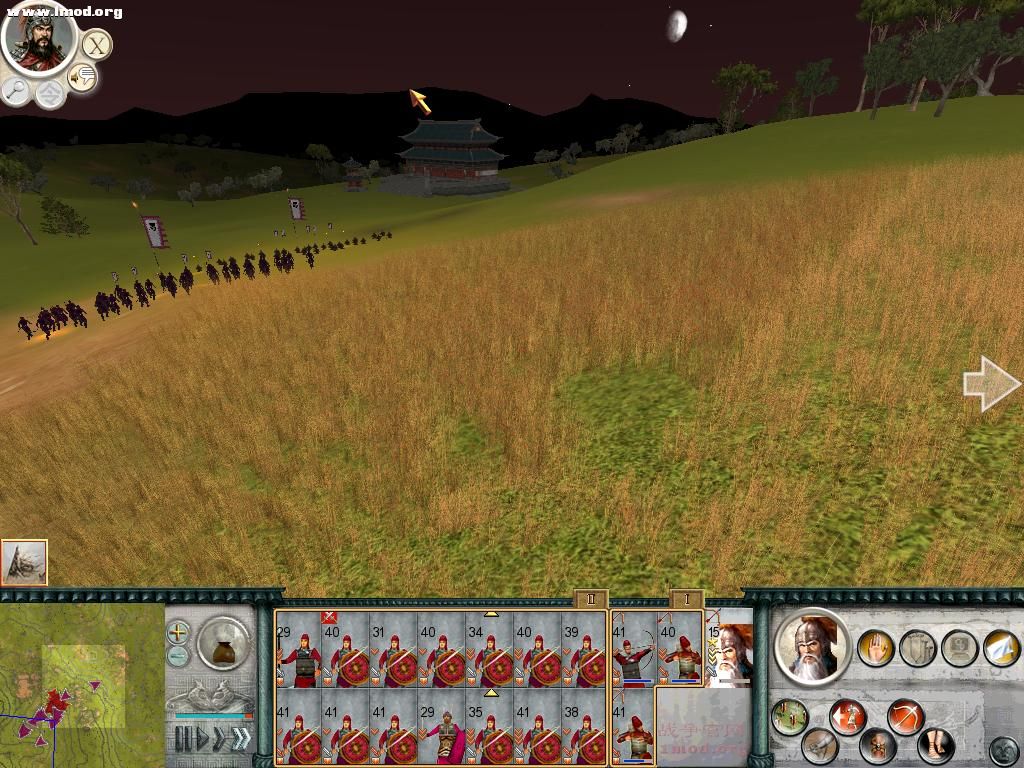Toggle the fire-at-will bow icon
The height and width of the screenshot is (768, 1024).
905,719
